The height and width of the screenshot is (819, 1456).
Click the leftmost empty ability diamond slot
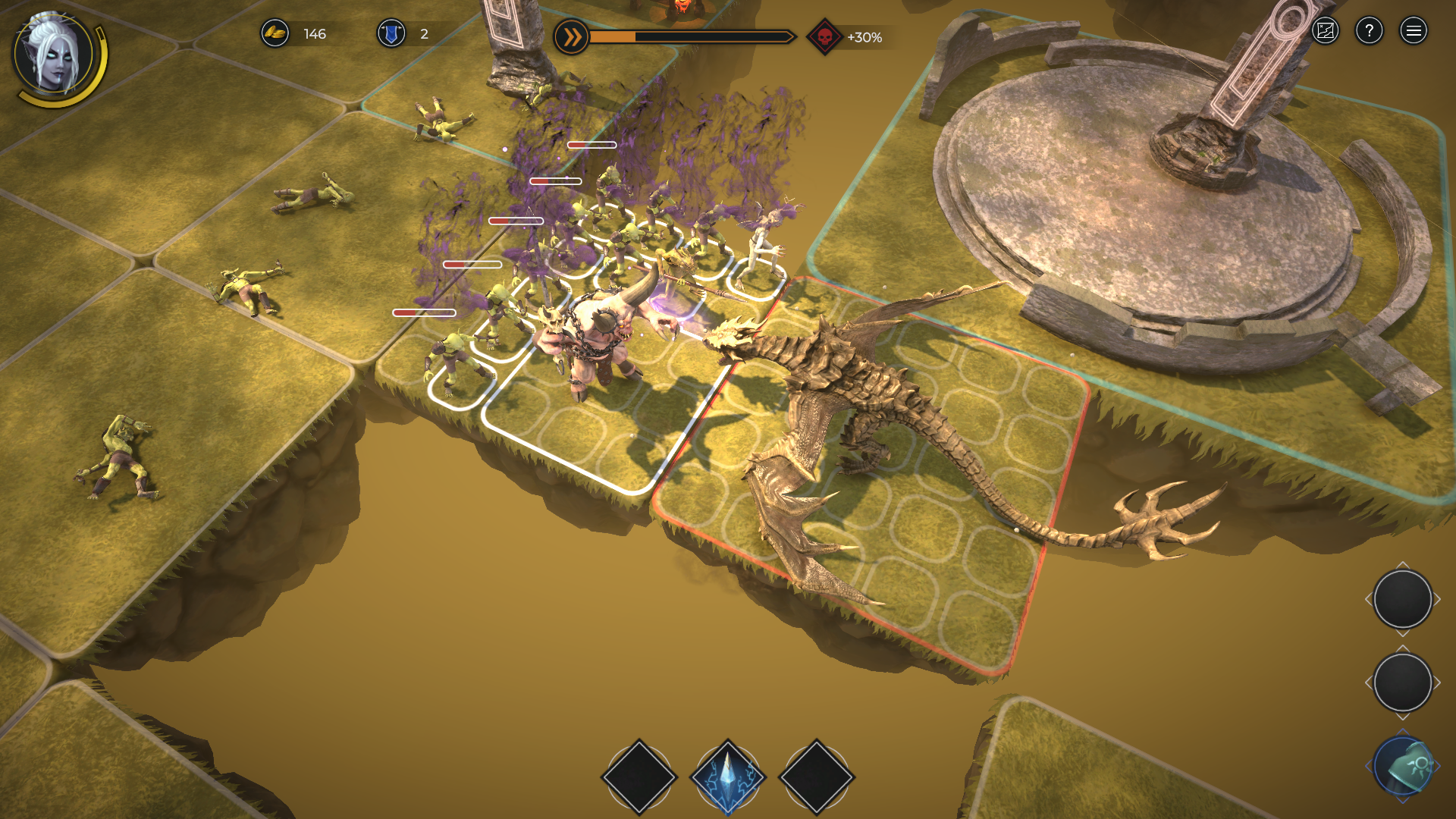click(x=639, y=775)
